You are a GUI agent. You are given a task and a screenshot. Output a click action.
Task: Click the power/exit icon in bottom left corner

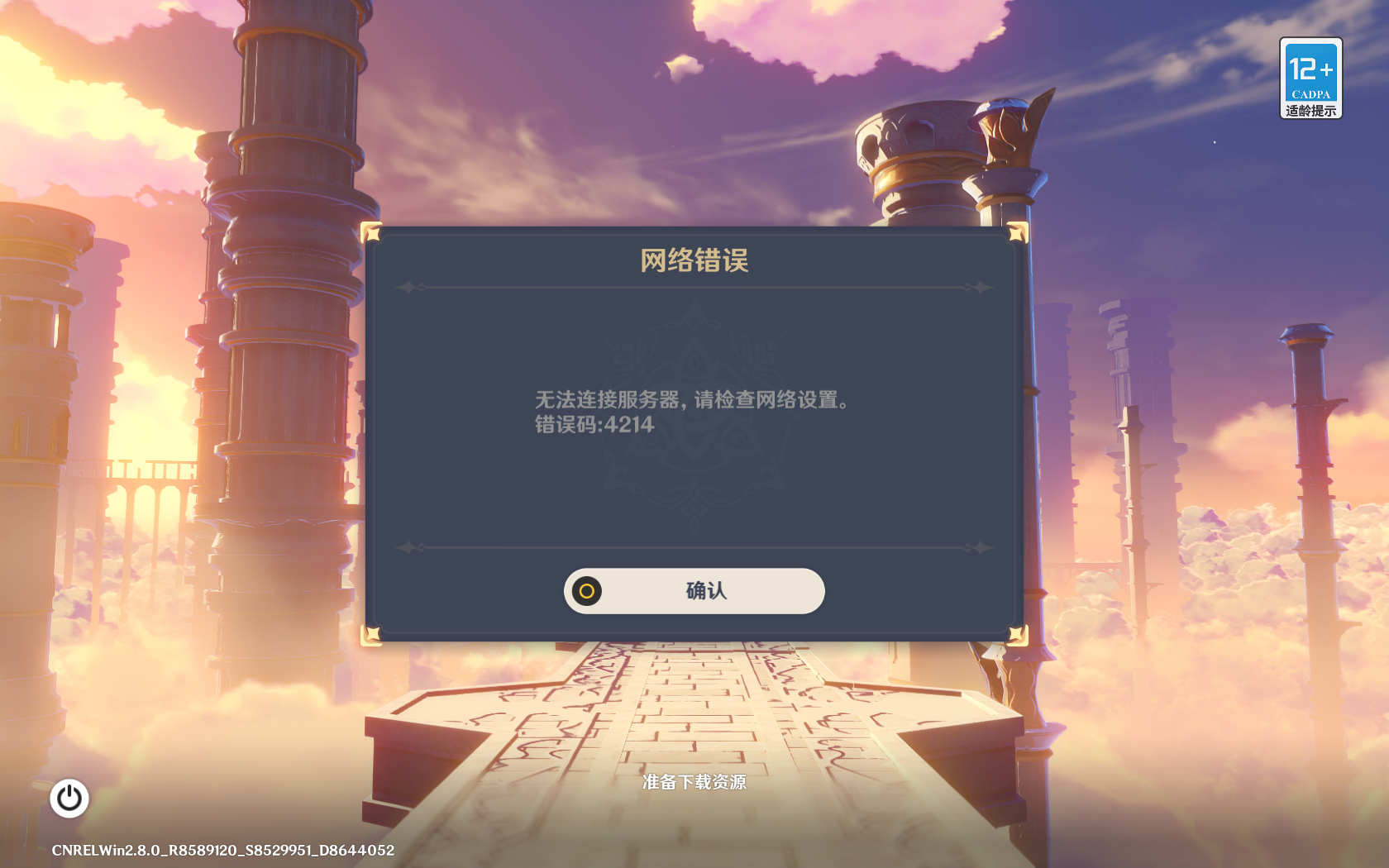(69, 798)
